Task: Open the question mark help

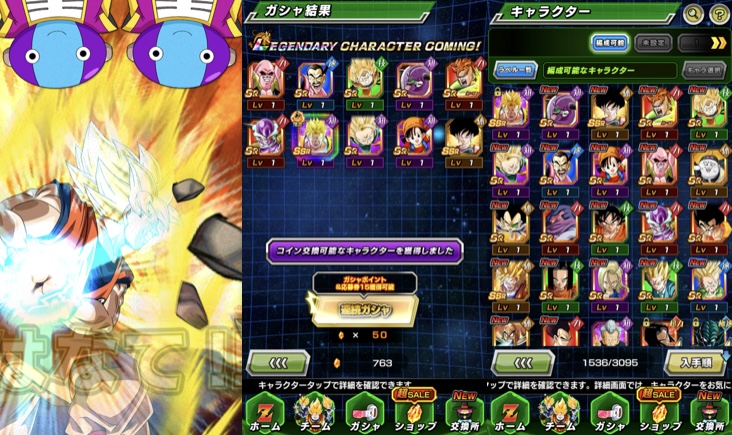Action: [719, 14]
